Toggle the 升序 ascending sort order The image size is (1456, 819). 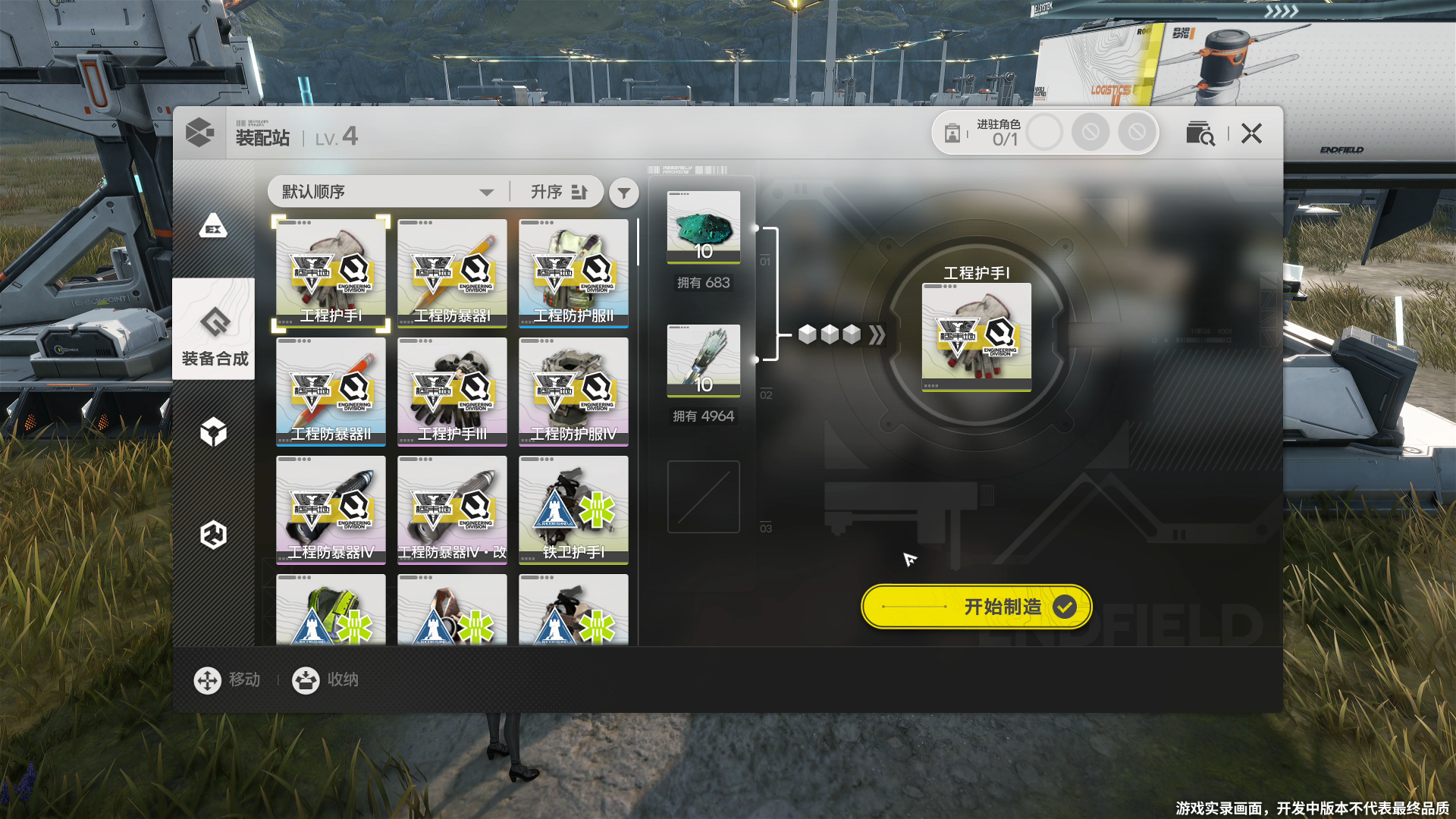pos(559,192)
